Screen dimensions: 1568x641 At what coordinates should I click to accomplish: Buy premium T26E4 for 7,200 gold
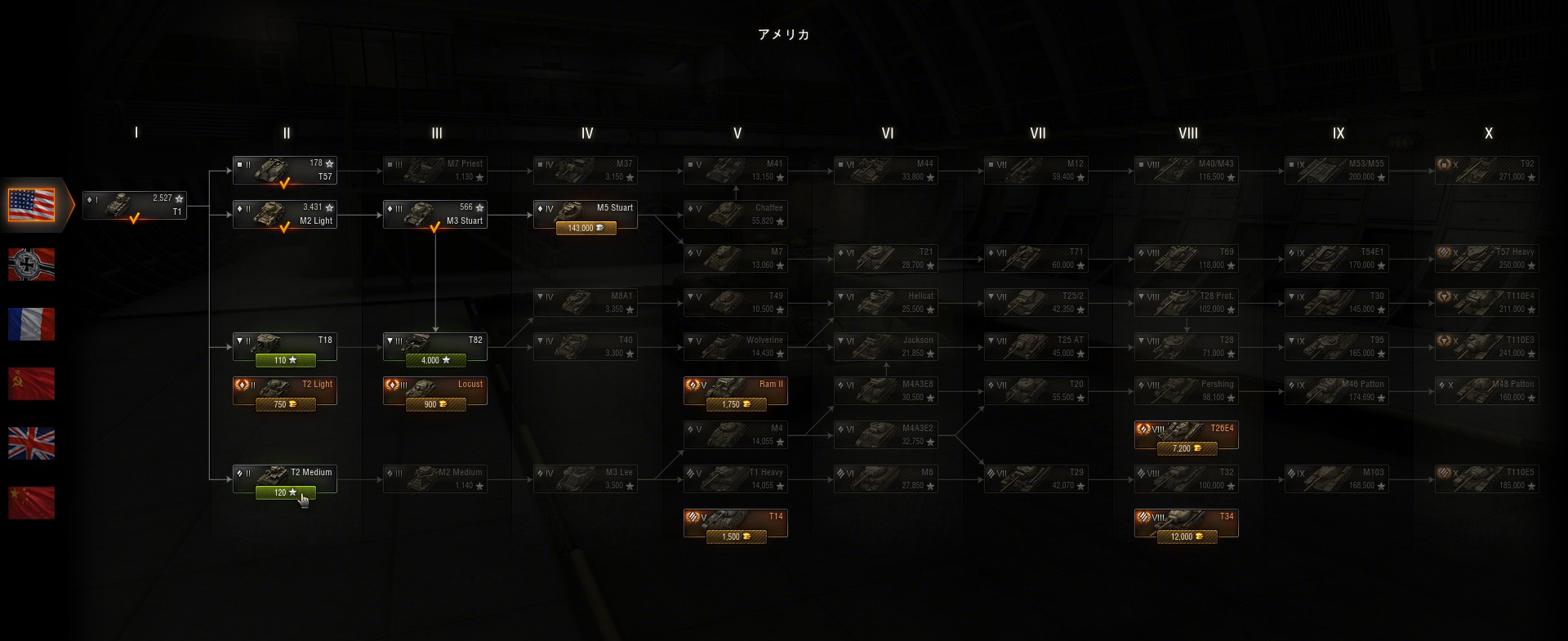click(x=1187, y=448)
